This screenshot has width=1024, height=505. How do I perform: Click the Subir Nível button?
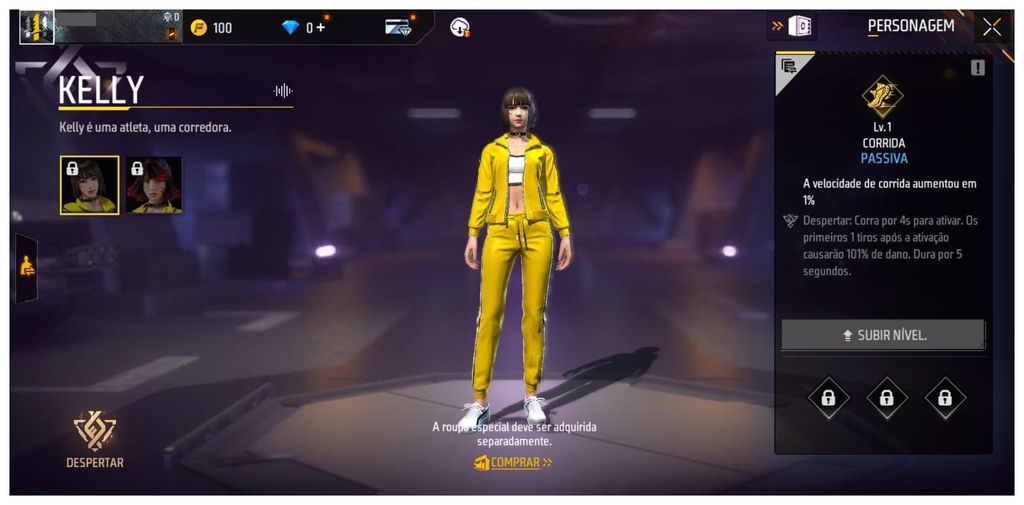coord(883,335)
